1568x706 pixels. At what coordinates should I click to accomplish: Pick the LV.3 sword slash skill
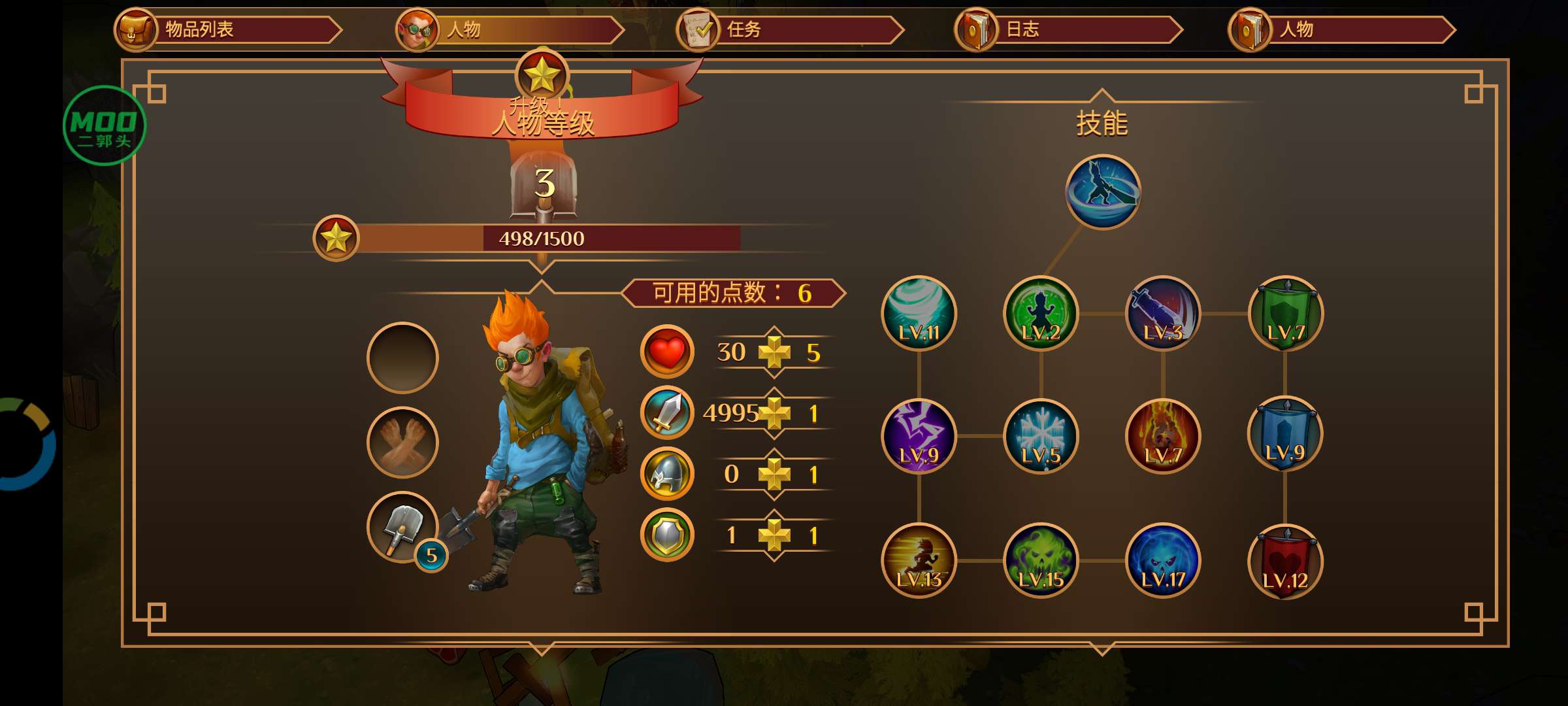1163,314
